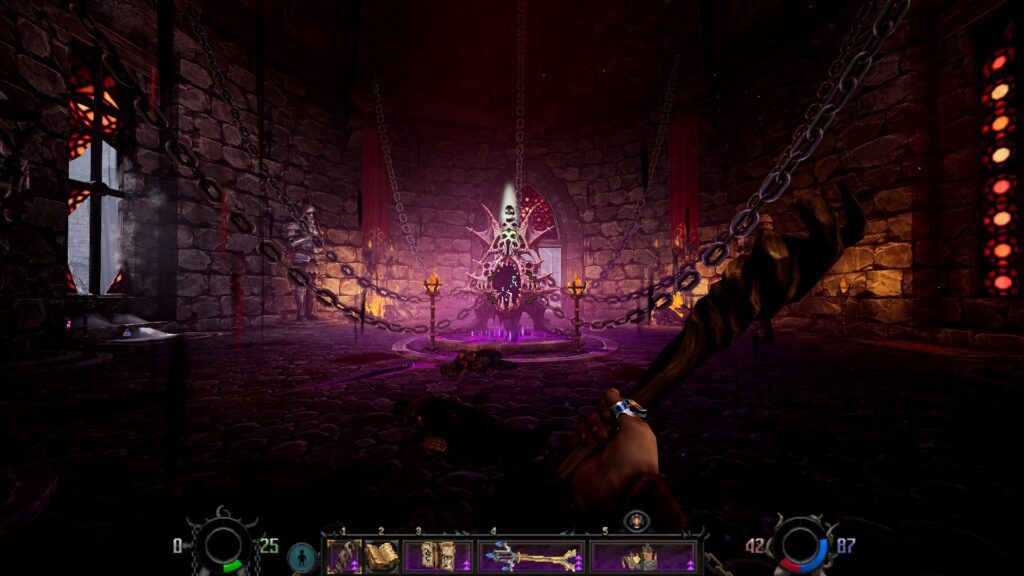Equip the golden trident weapon in slot 4
Image resolution: width=1024 pixels, height=576 pixels.
click(x=530, y=556)
